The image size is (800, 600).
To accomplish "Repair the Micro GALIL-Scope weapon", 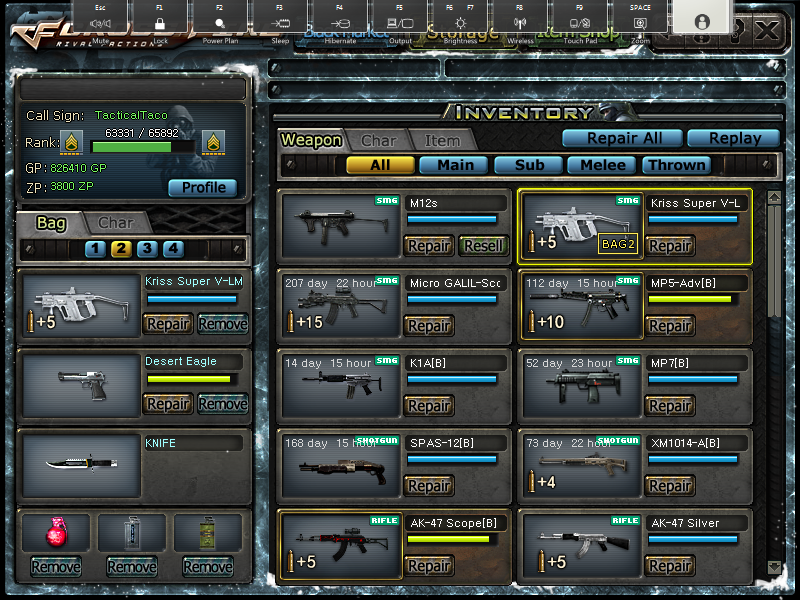I will (429, 325).
